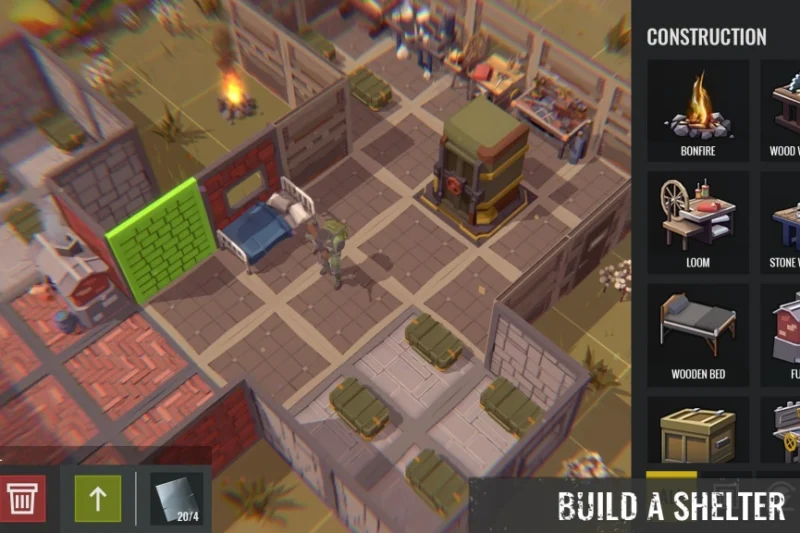Tap the green upgrade arrow button
Image resolution: width=800 pixels, height=533 pixels.
pyautogui.click(x=98, y=498)
